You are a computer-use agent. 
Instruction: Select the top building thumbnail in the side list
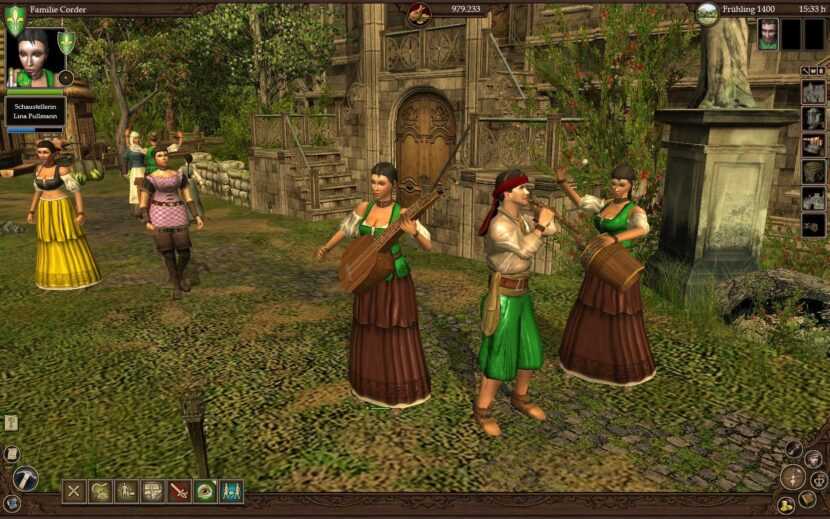coord(814,92)
